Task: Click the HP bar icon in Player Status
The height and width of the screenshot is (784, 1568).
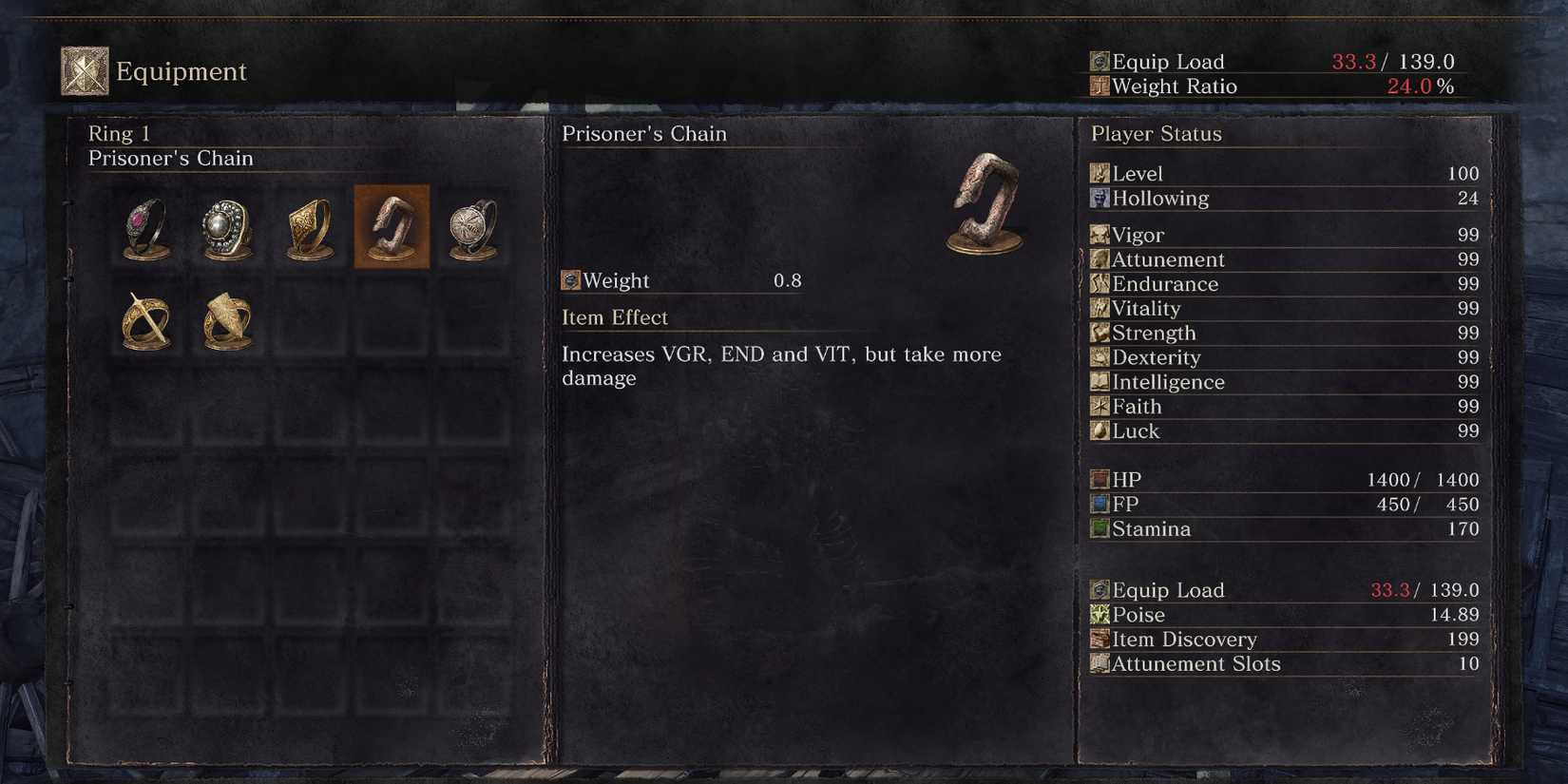Action: pos(1100,479)
